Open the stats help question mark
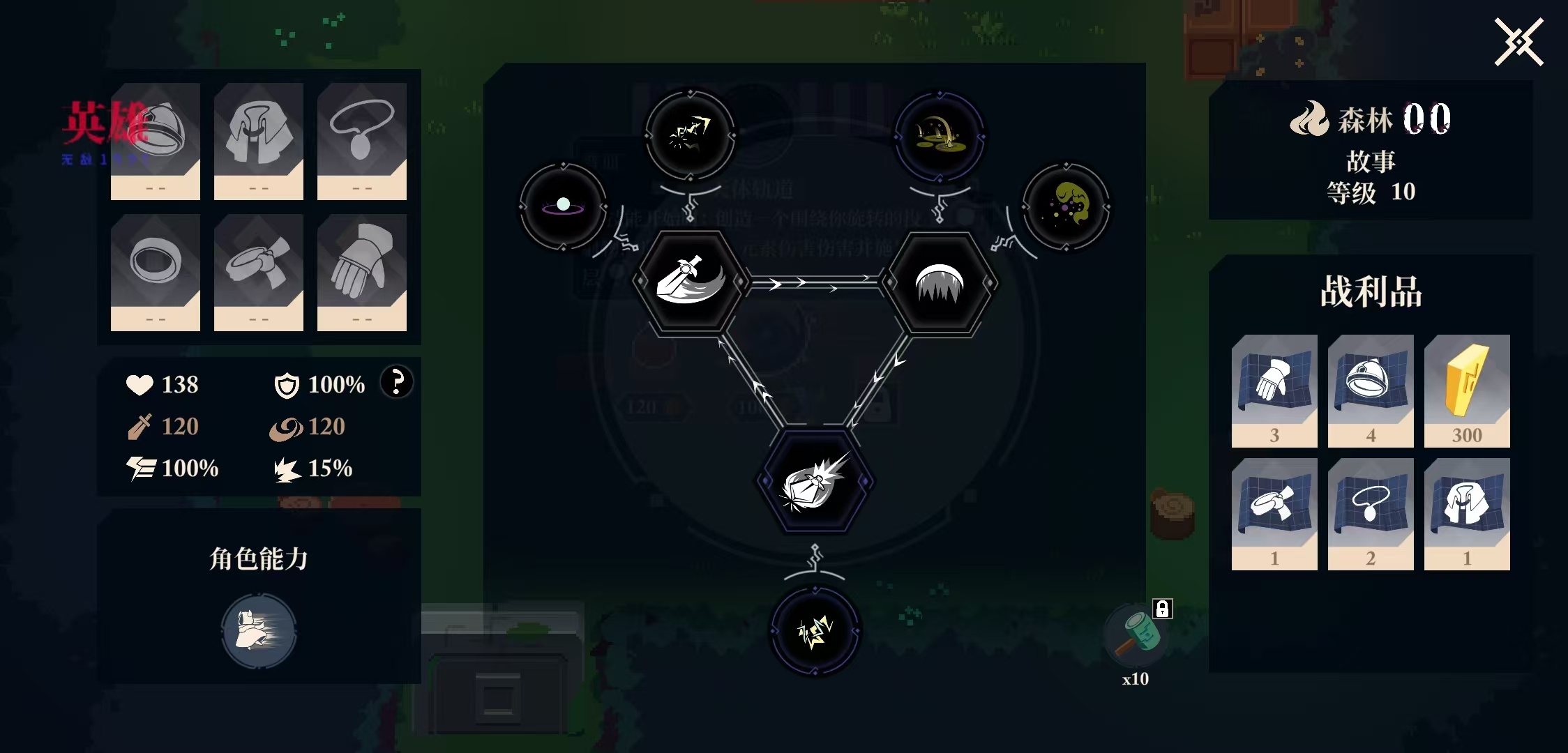 pos(396,382)
